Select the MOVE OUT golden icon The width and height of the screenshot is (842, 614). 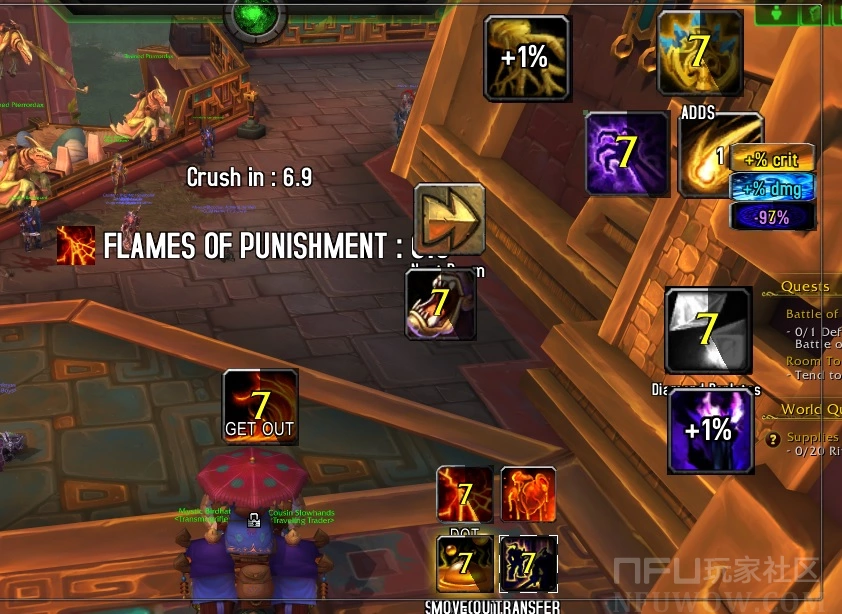464,564
